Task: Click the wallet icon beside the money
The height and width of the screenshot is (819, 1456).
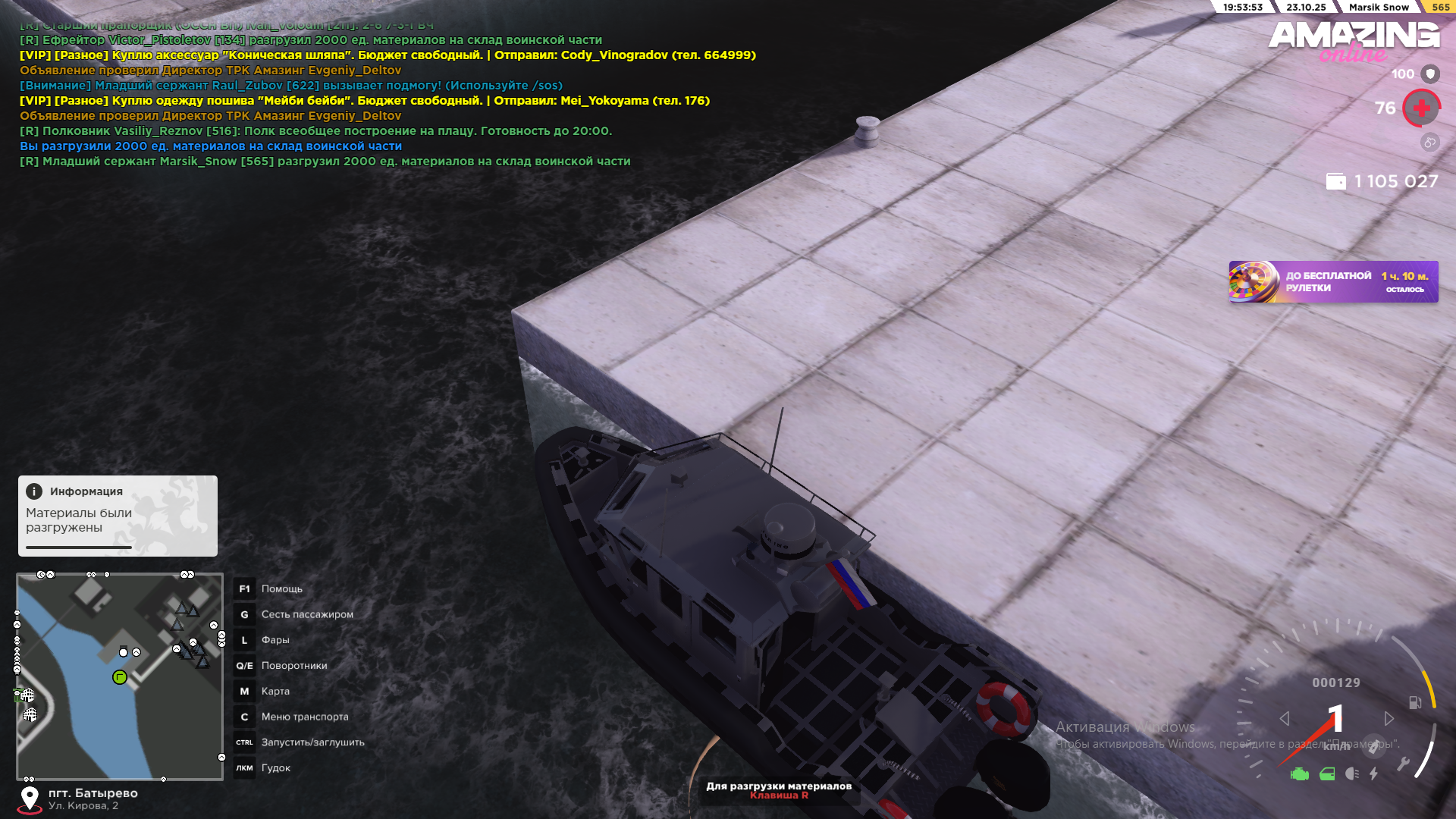Action: [x=1335, y=182]
